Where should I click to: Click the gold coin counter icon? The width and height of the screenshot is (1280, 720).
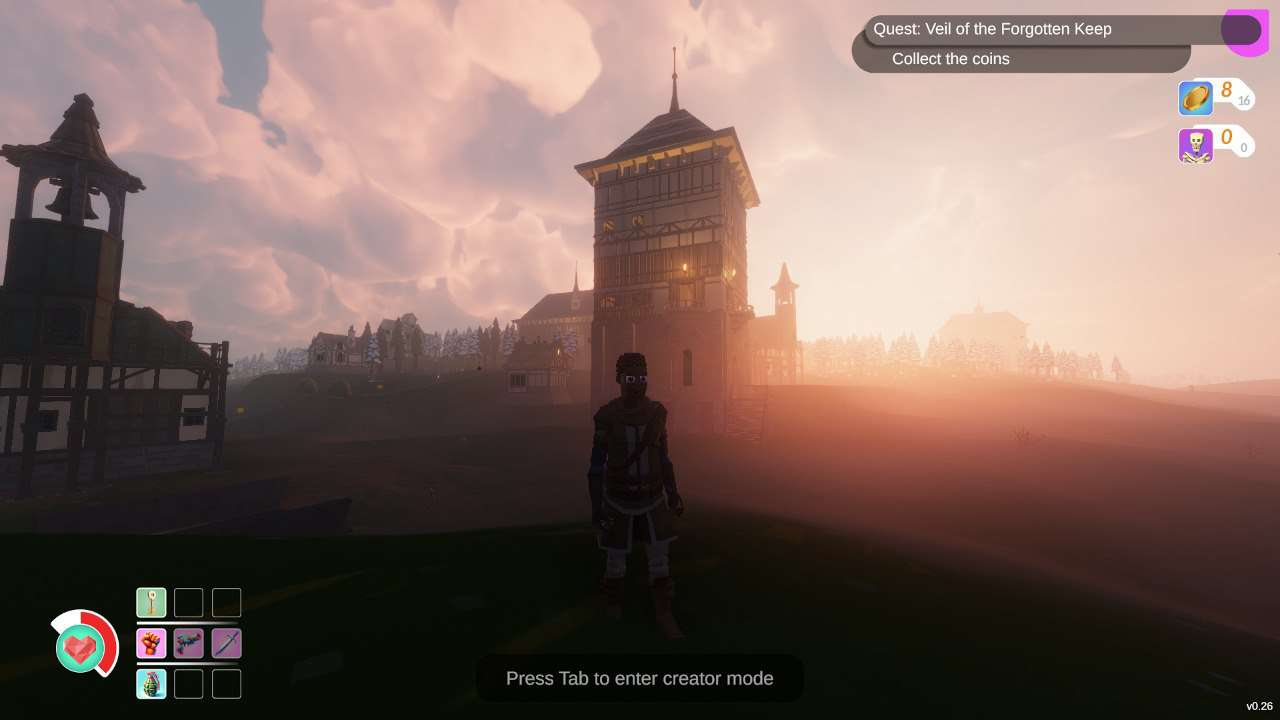[x=1196, y=98]
